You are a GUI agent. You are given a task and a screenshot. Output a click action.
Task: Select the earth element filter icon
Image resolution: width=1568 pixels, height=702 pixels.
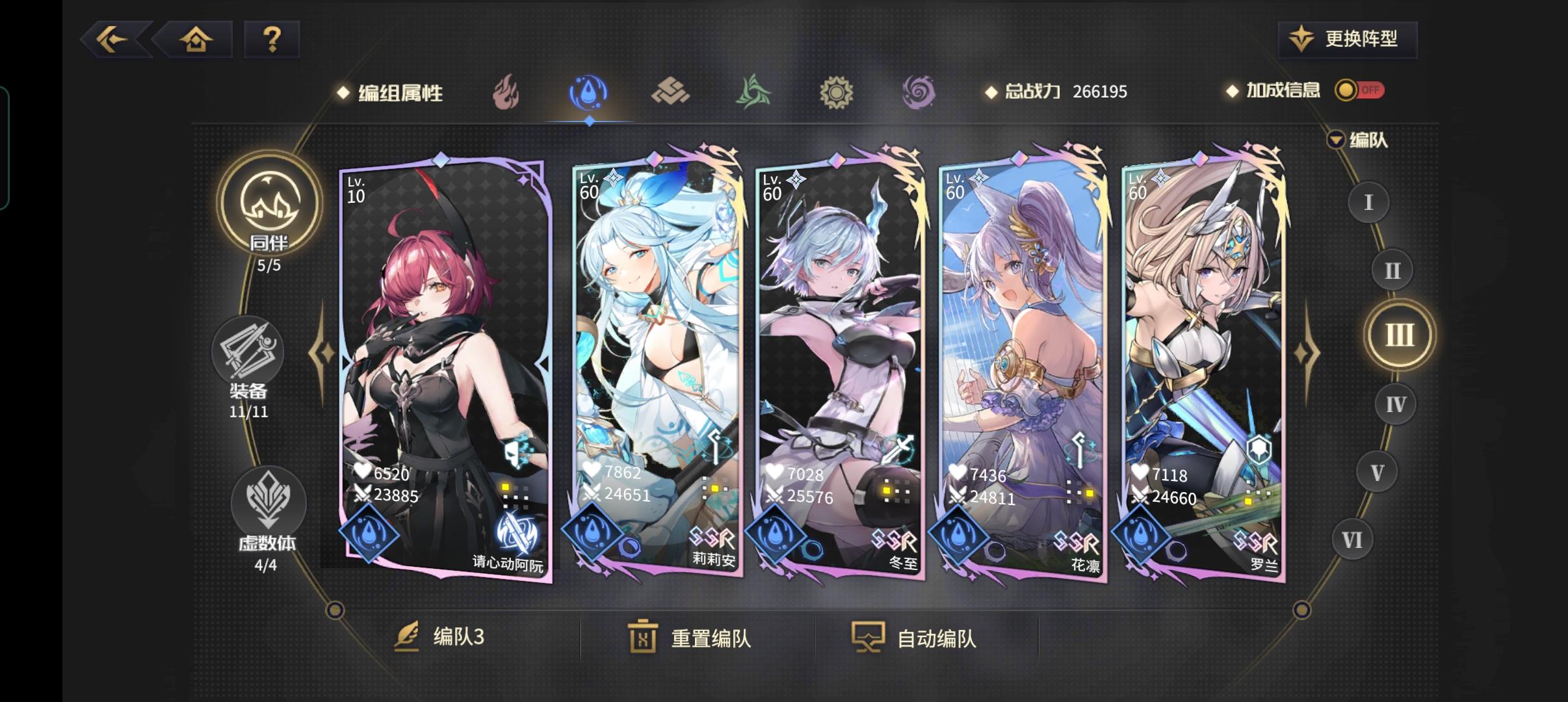coord(672,92)
